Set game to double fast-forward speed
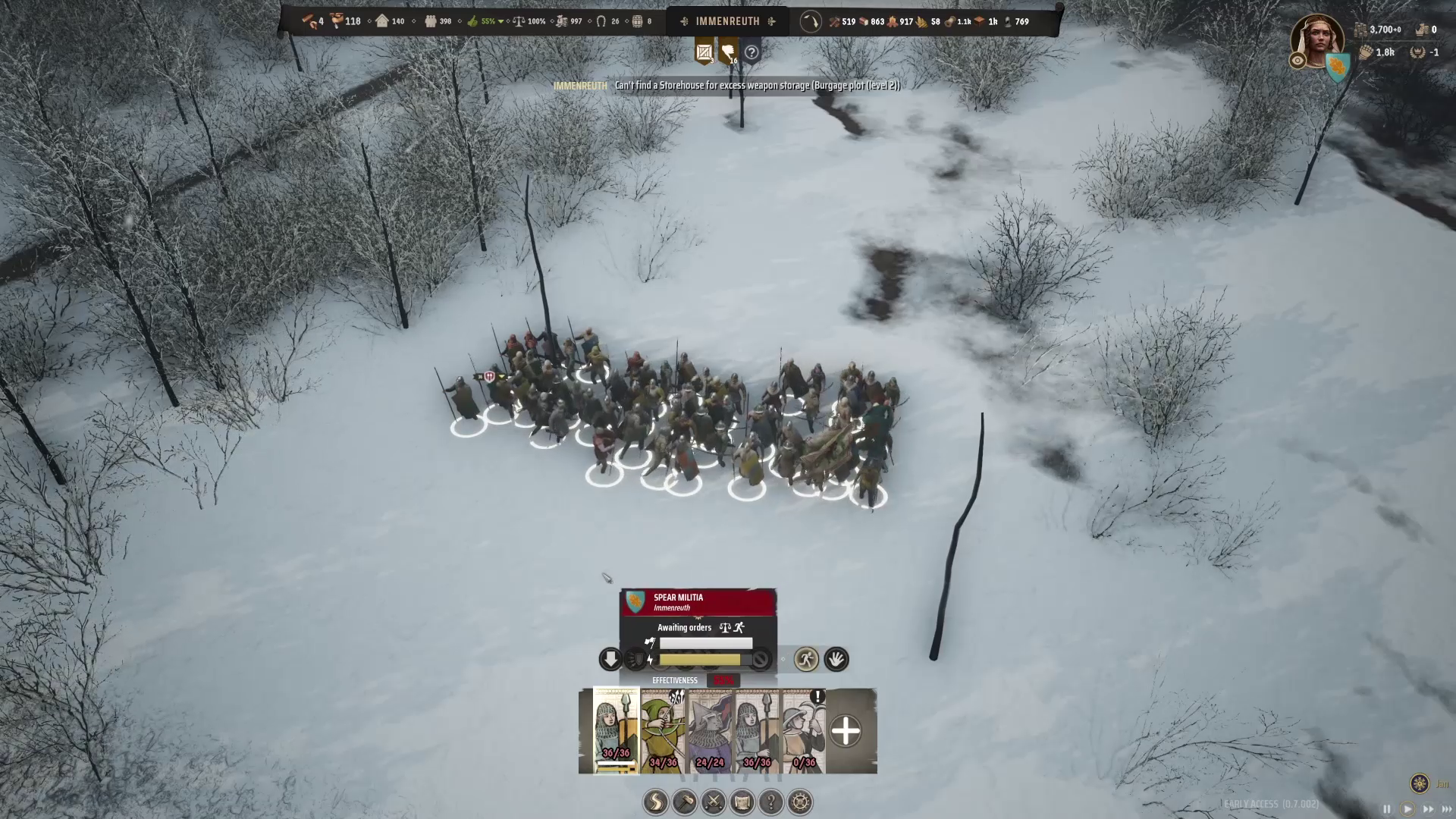Image resolution: width=1456 pixels, height=819 pixels. [x=1428, y=809]
